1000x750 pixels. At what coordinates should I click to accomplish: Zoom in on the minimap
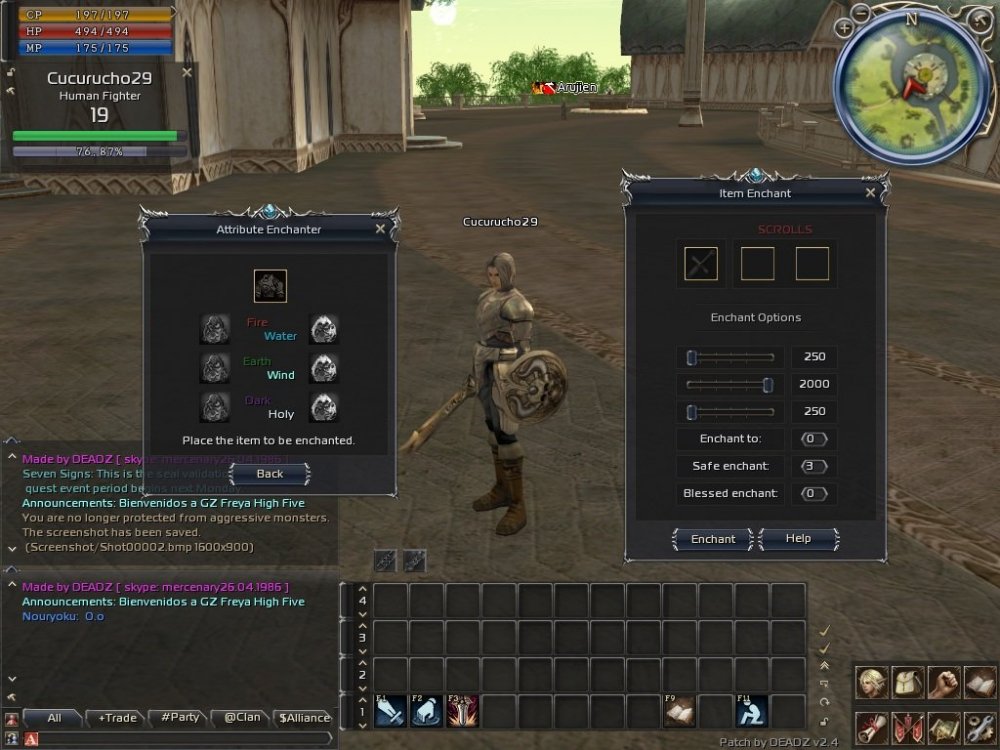[845, 29]
